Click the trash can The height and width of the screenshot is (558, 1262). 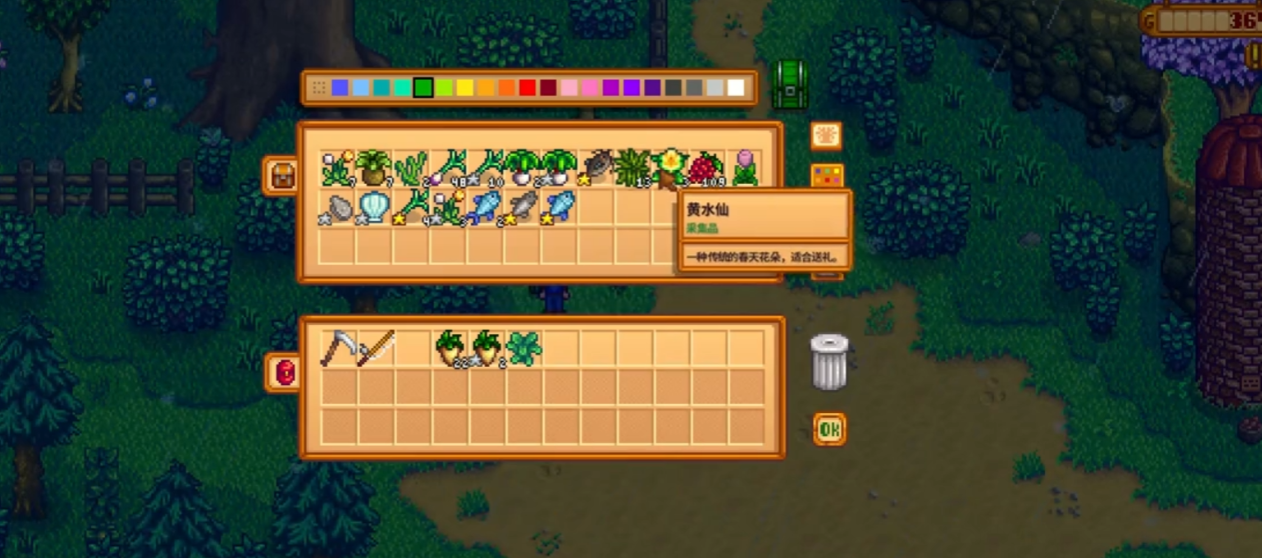point(829,362)
